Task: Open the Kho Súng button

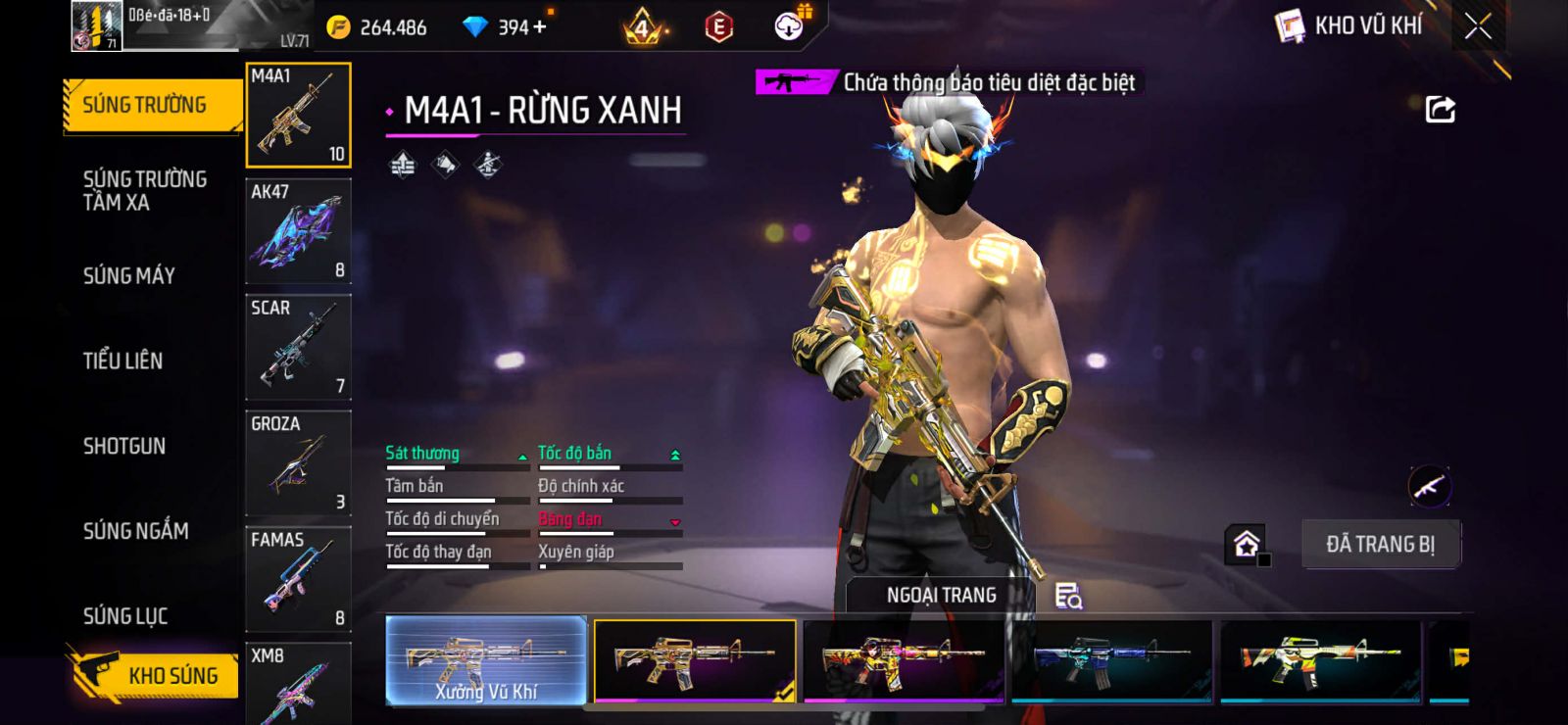Action: click(x=155, y=675)
